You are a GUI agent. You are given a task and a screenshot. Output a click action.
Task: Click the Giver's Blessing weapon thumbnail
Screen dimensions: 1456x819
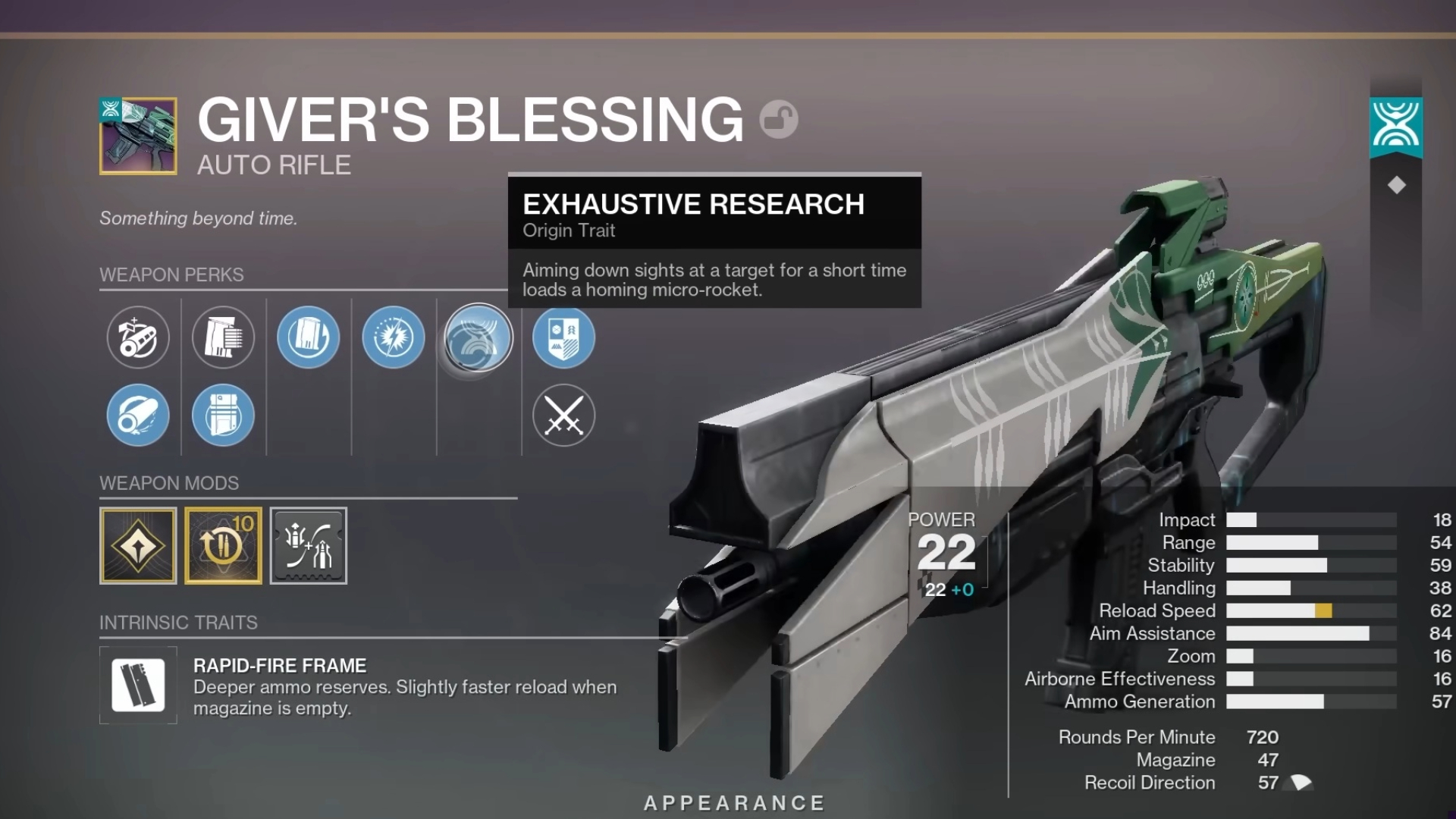(x=138, y=136)
